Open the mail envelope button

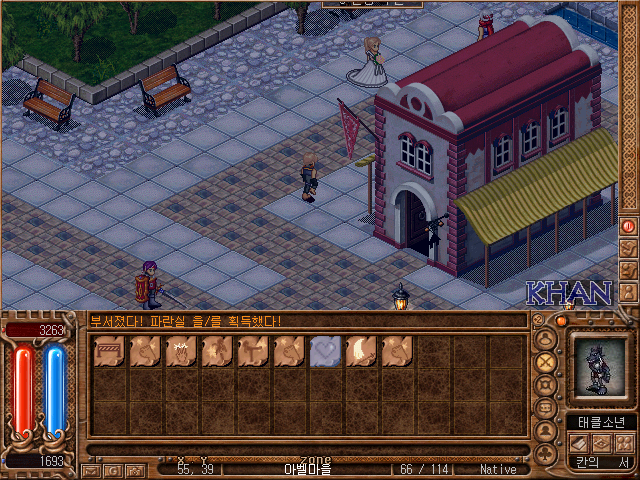pyautogui.click(x=91, y=470)
